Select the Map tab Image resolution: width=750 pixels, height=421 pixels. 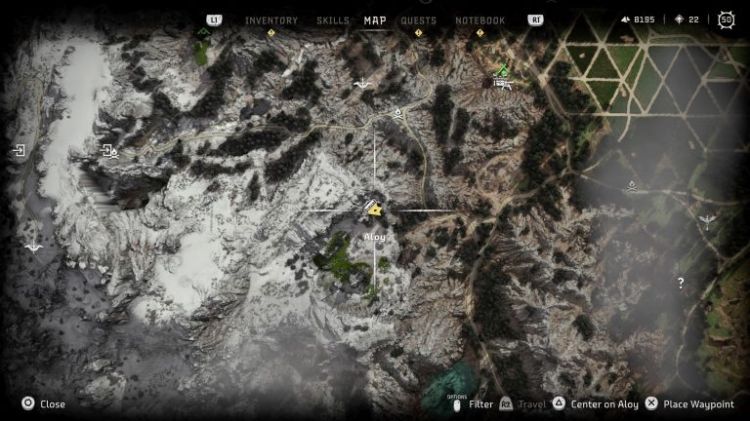[x=375, y=20]
